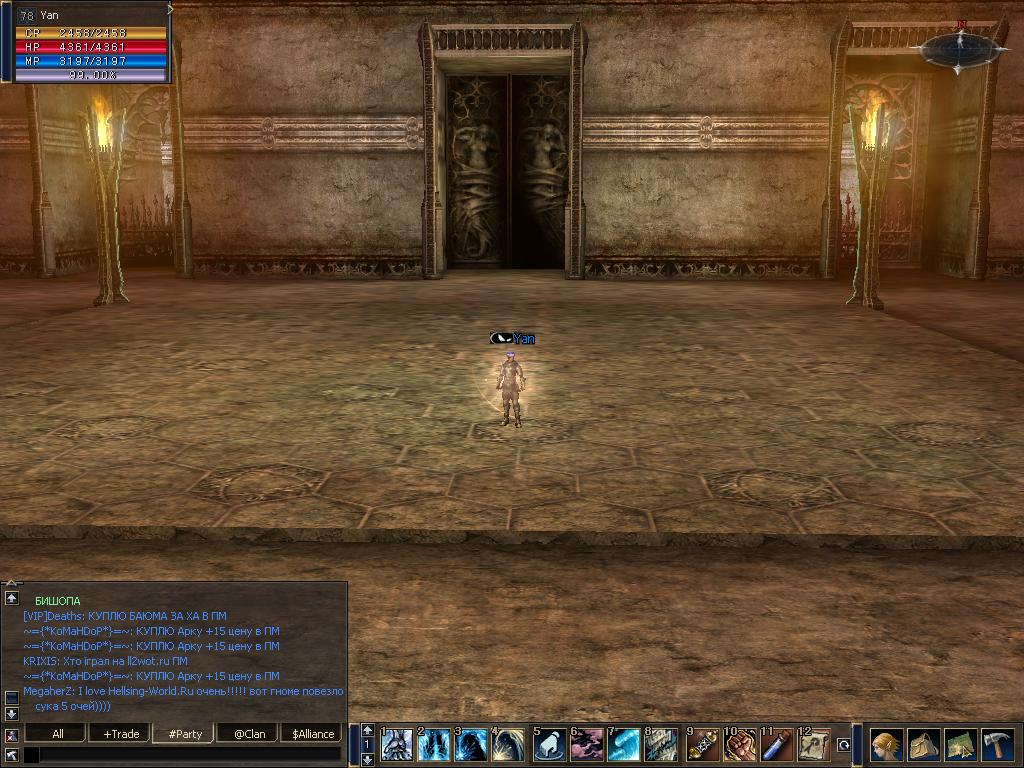
Task: Select the #Party chat tab
Action: point(185,733)
